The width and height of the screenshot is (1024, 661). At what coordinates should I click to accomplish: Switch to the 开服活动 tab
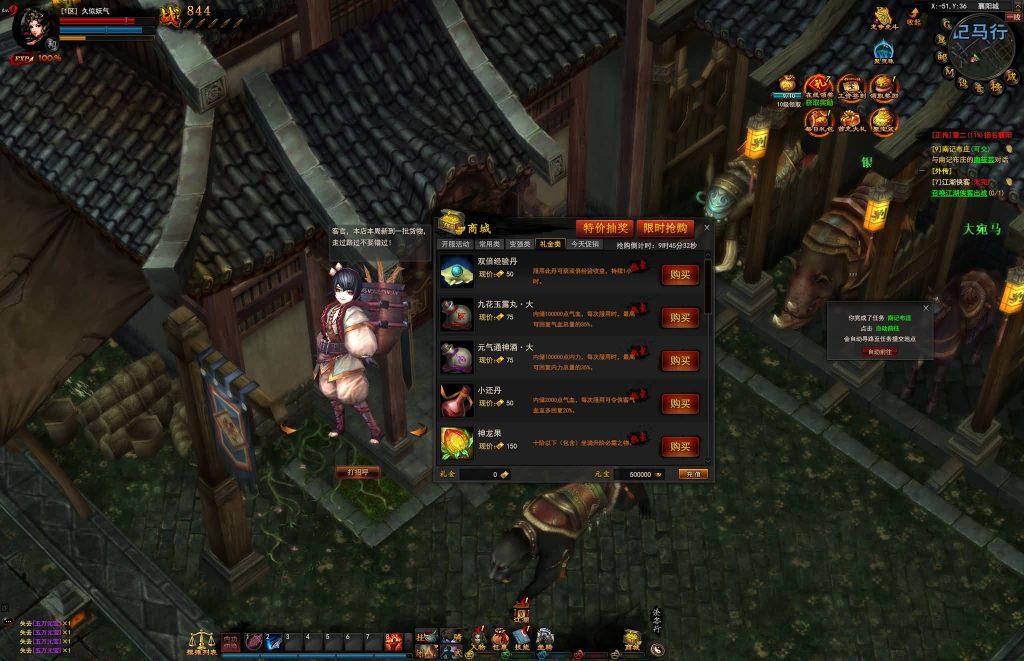456,244
